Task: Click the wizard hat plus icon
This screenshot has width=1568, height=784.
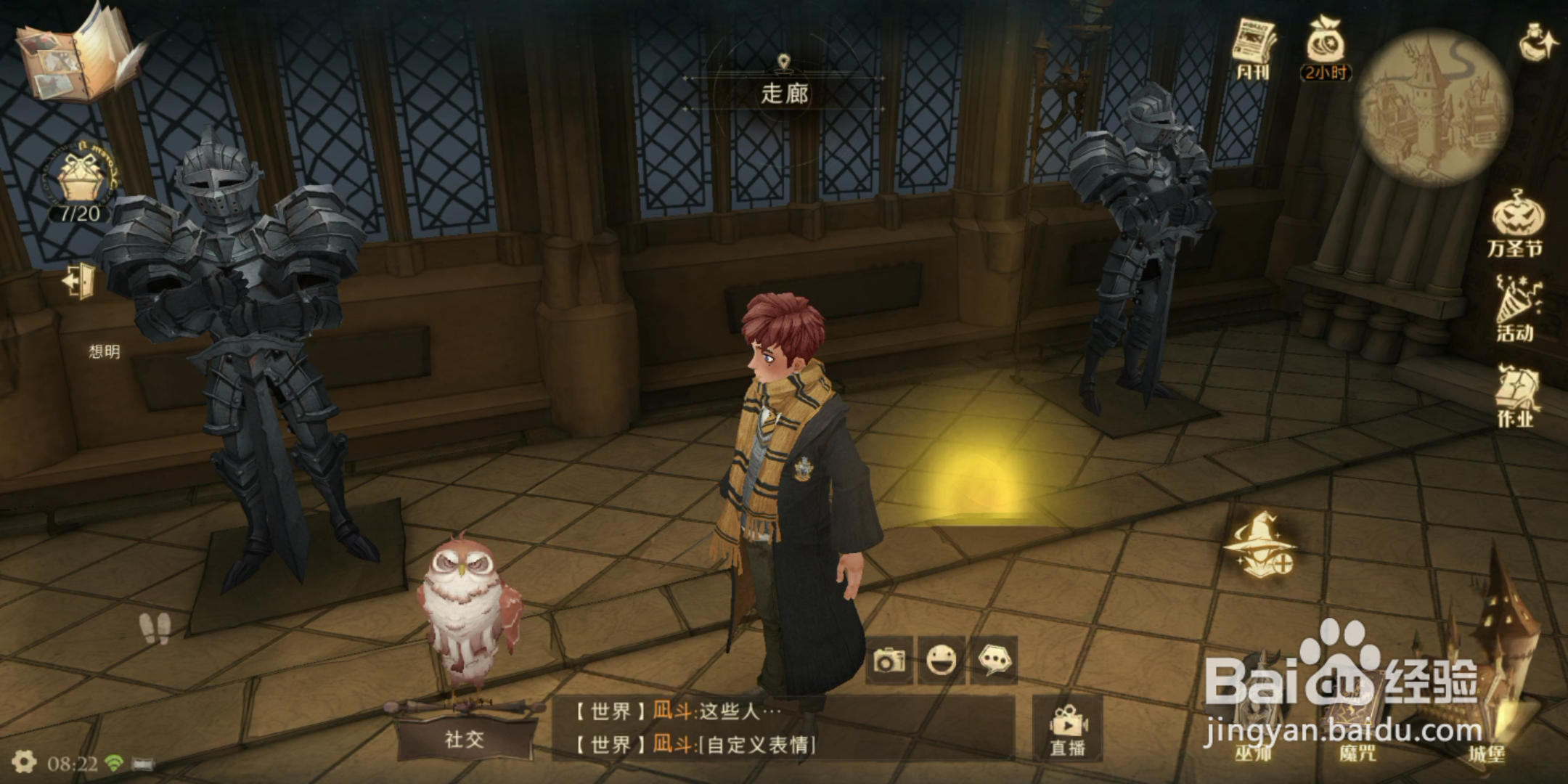Action: point(1260,546)
